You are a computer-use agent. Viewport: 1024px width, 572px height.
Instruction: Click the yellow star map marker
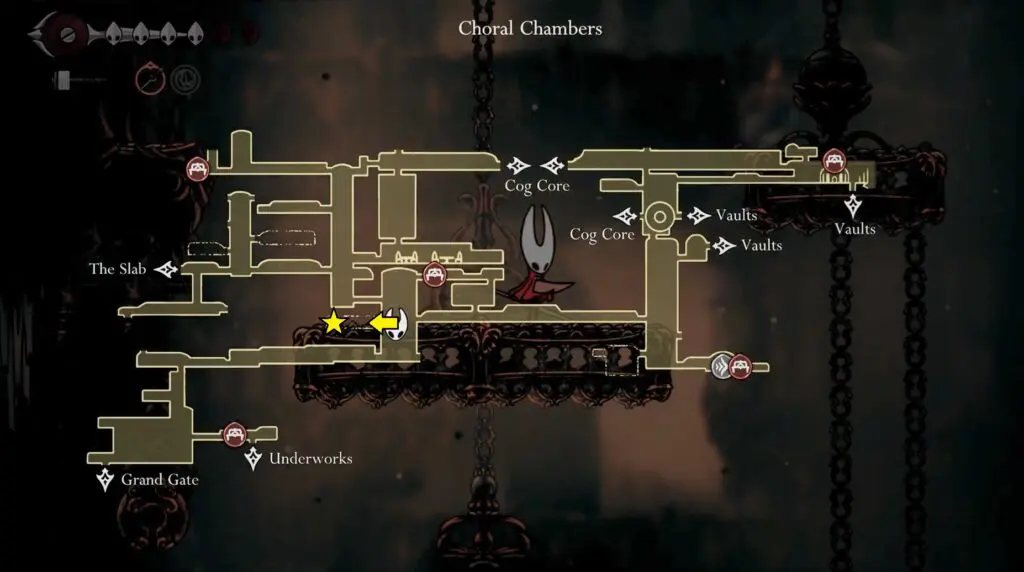click(333, 322)
